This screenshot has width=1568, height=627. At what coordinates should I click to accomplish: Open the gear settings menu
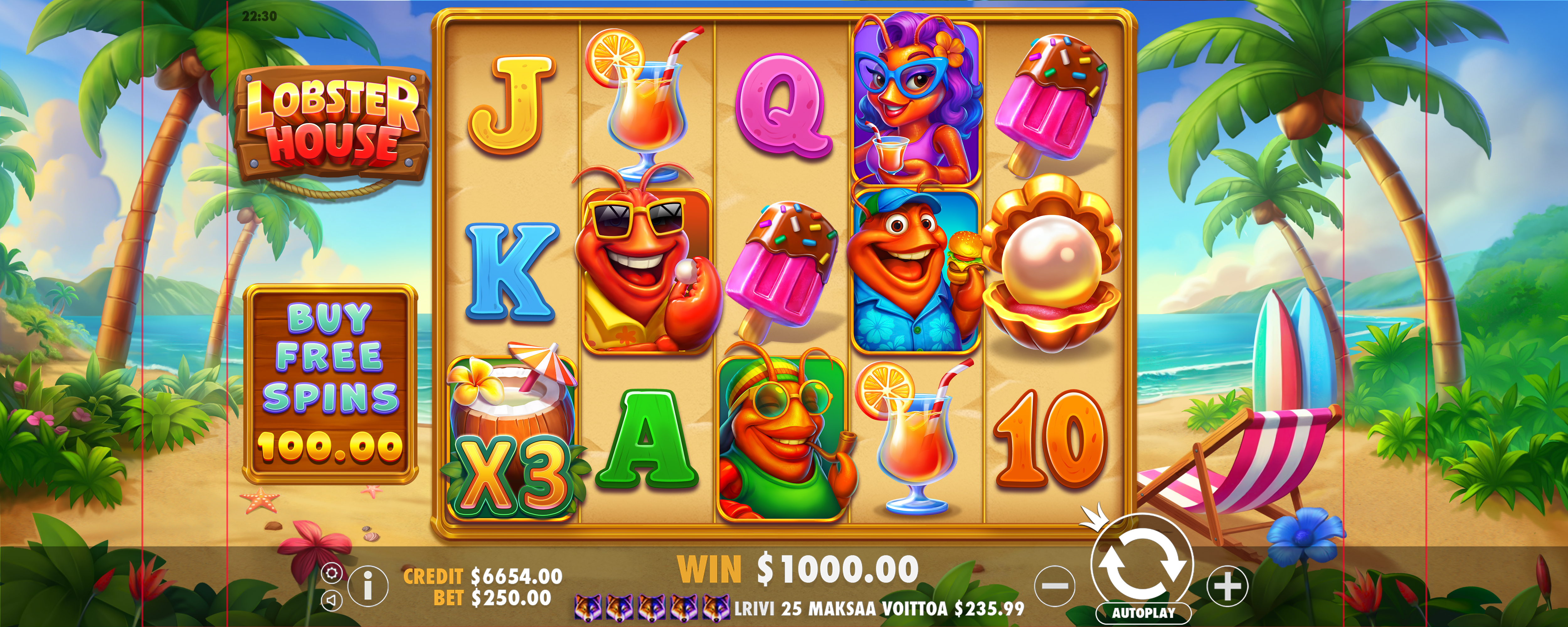point(332,573)
